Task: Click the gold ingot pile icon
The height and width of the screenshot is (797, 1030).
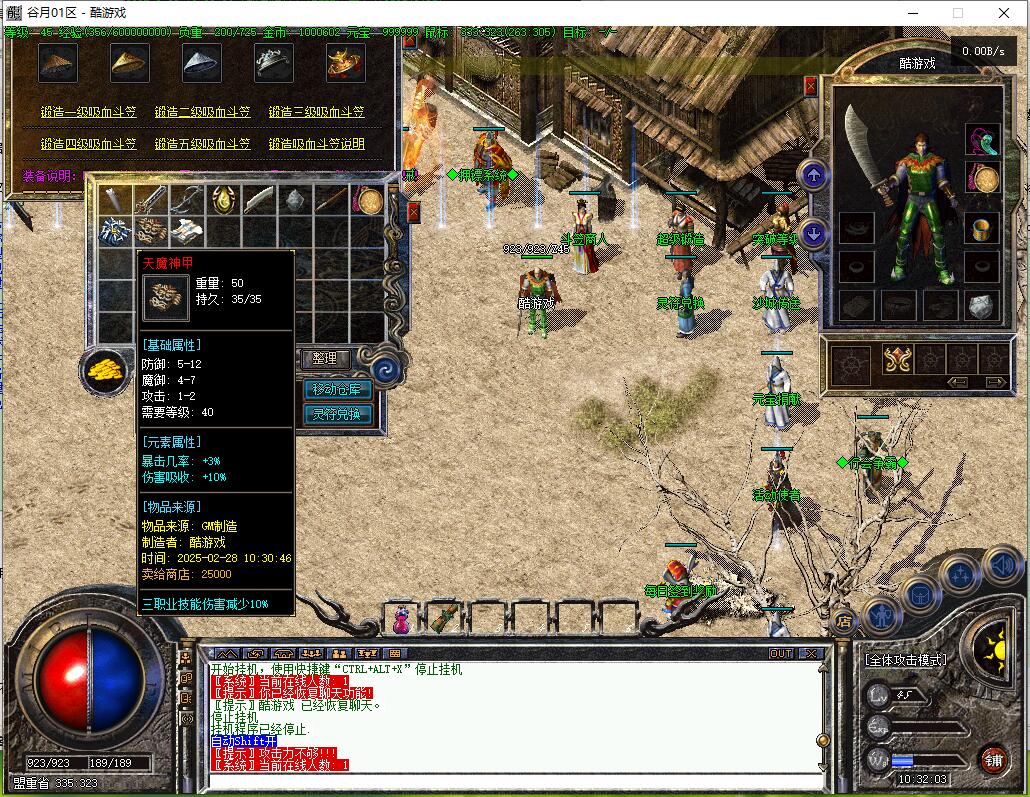Action: pos(103,370)
